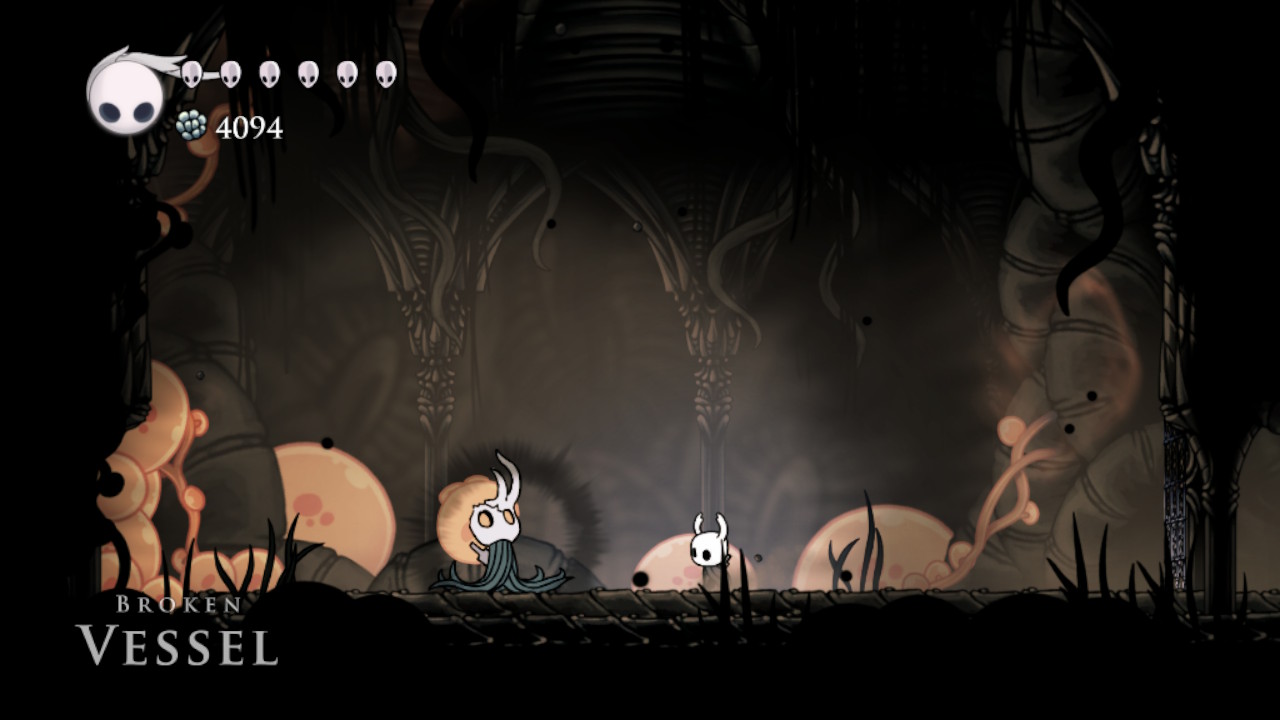The image size is (1280, 720).
Task: Select the last health mask icon
Action: click(386, 72)
